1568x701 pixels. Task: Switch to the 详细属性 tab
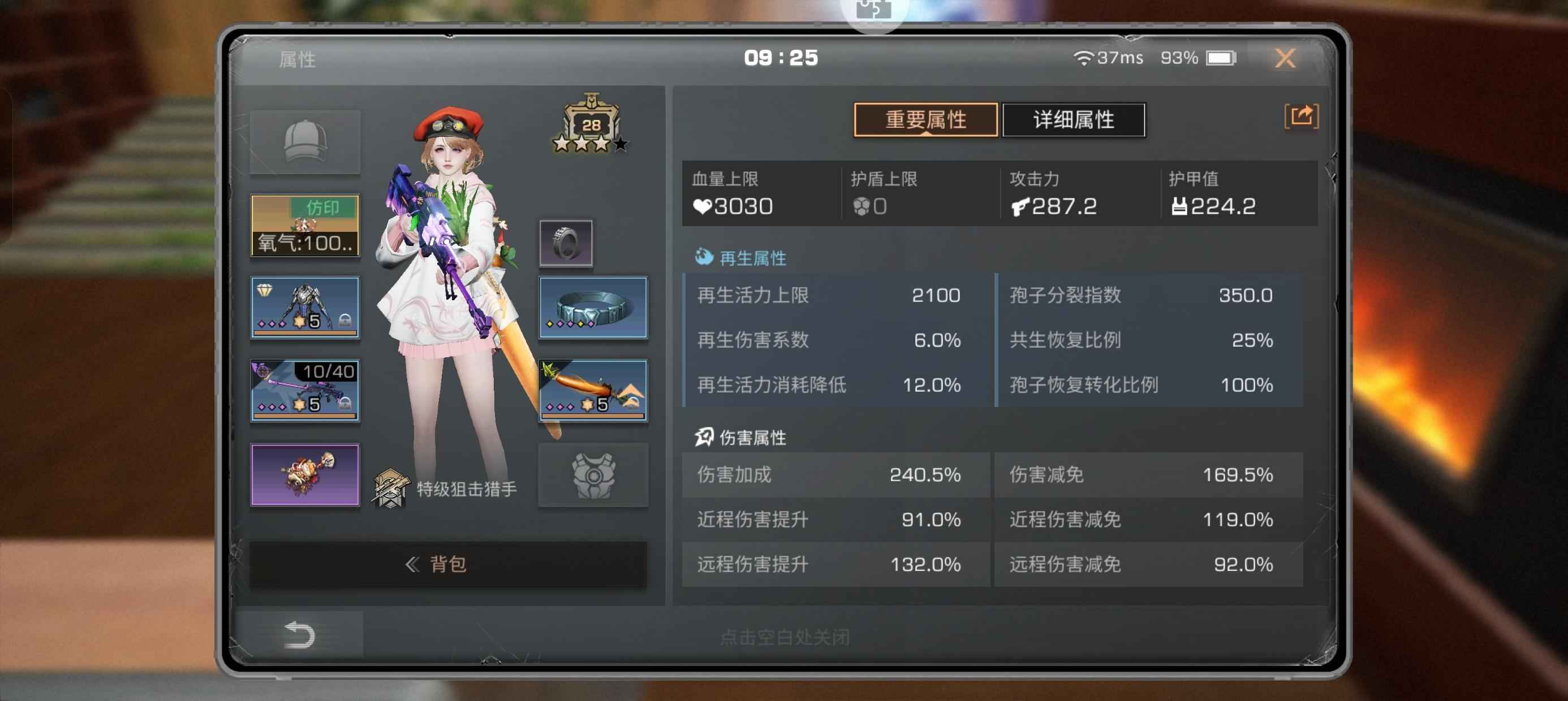coord(1073,120)
